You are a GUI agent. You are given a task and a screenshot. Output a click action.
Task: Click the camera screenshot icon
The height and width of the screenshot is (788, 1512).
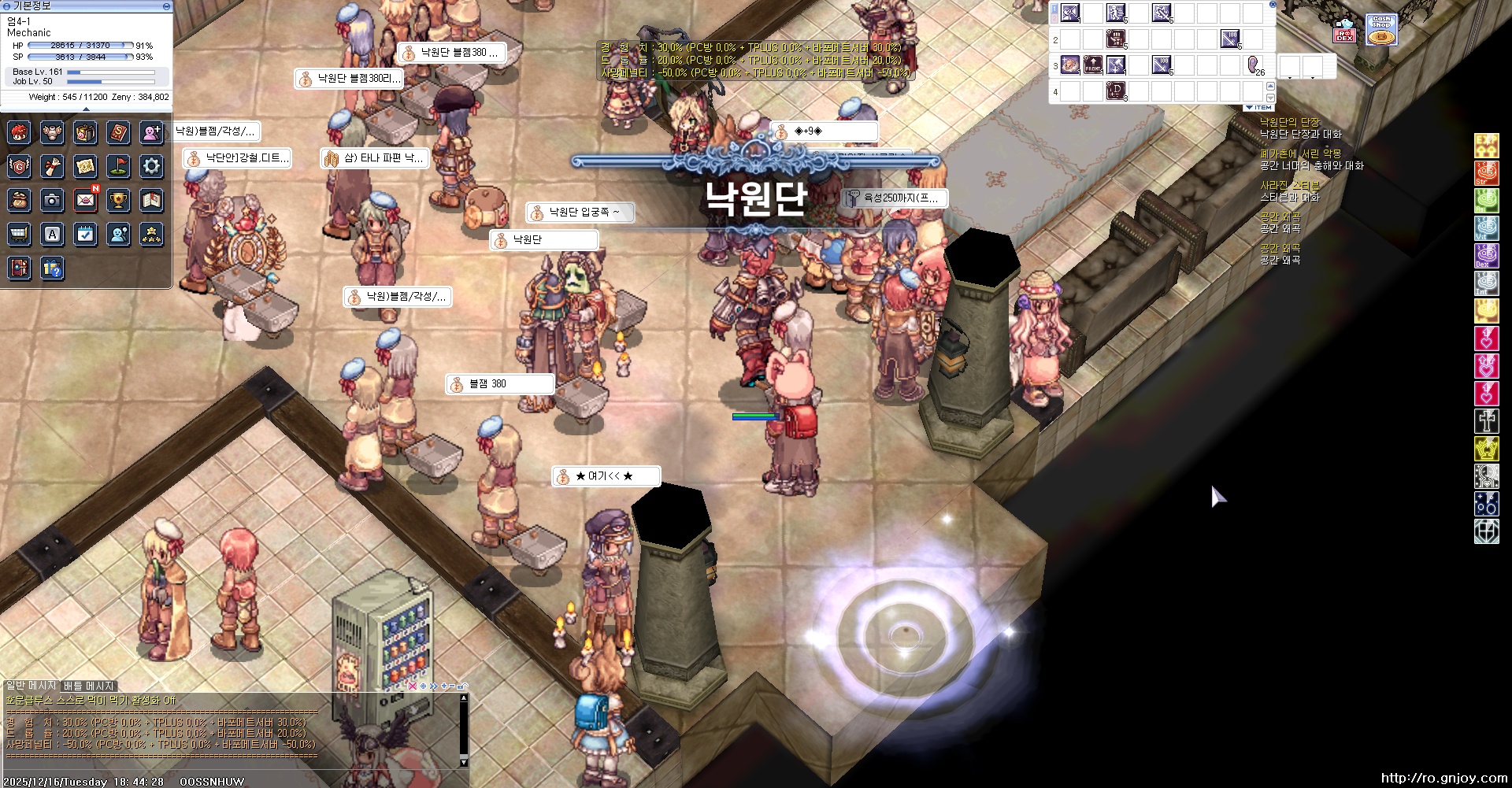click(52, 199)
